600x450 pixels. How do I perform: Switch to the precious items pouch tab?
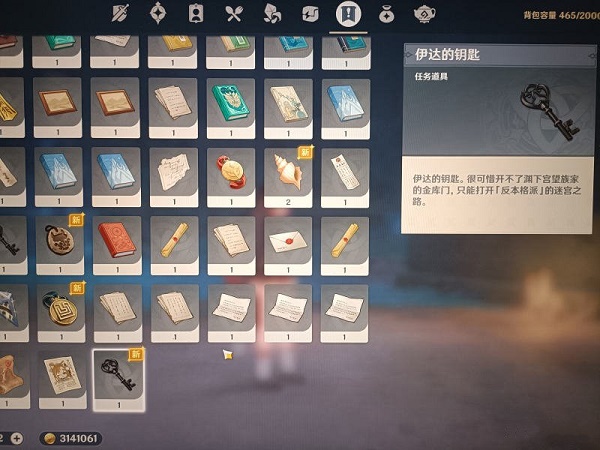(x=386, y=14)
